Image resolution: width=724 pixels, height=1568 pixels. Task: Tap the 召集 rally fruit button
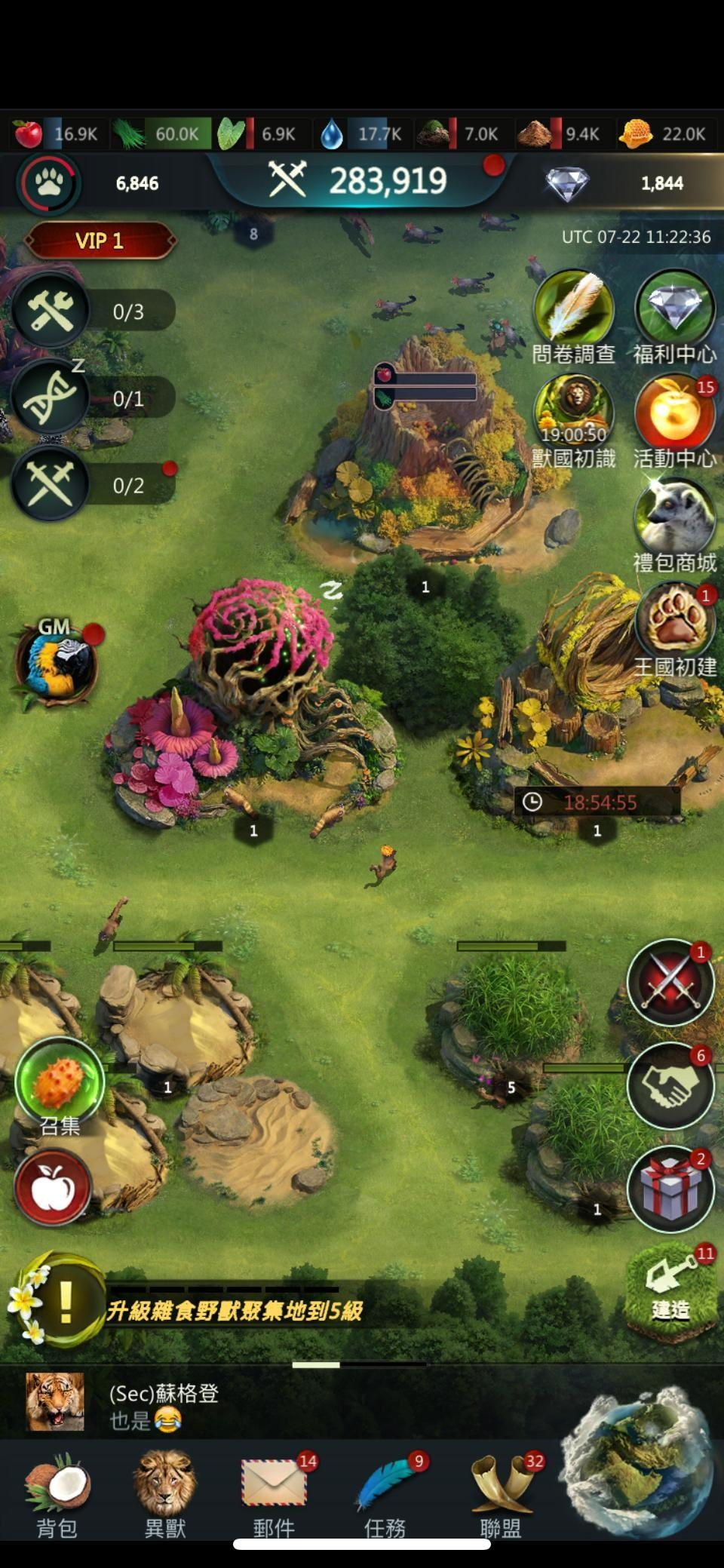click(x=60, y=1082)
